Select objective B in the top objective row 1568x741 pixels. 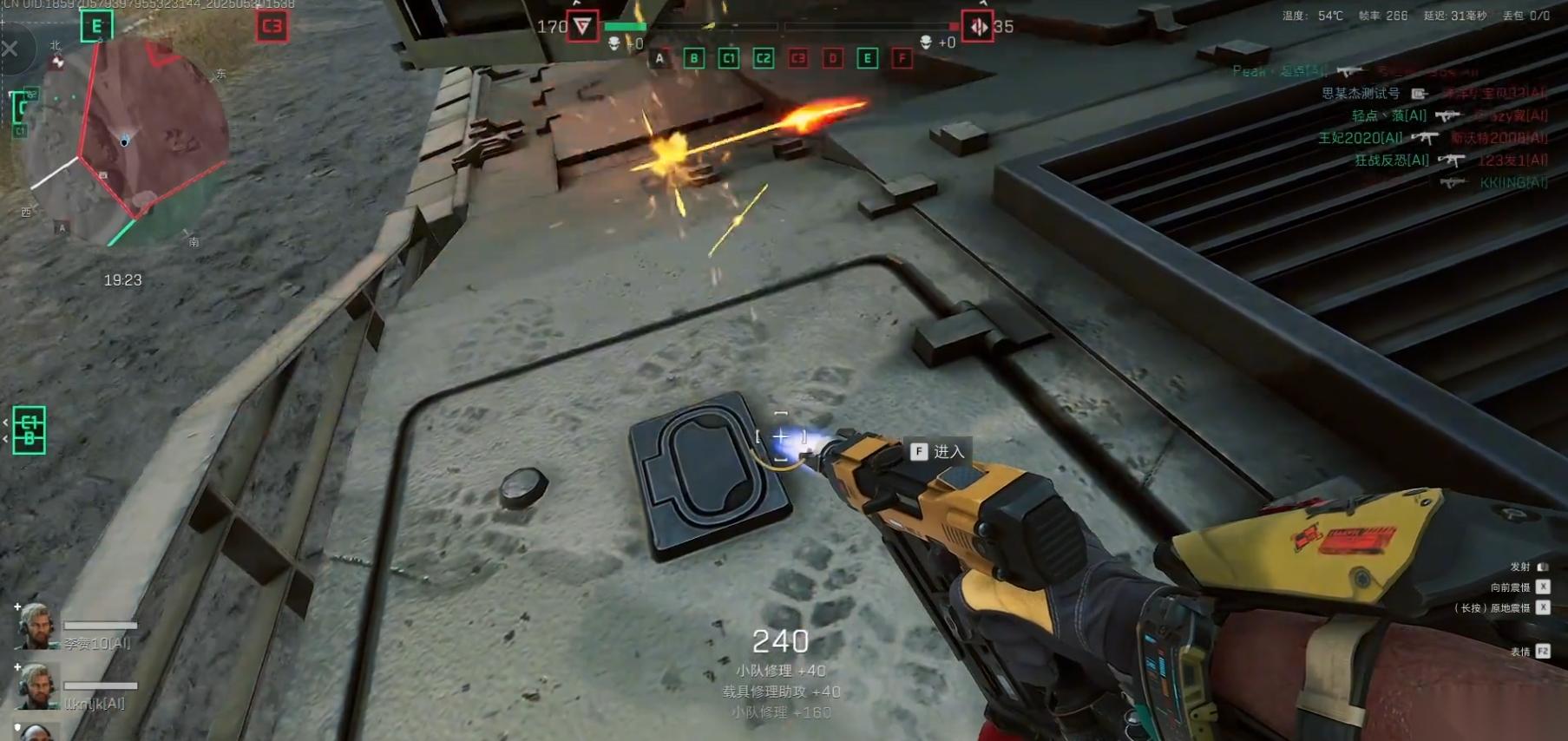(694, 59)
